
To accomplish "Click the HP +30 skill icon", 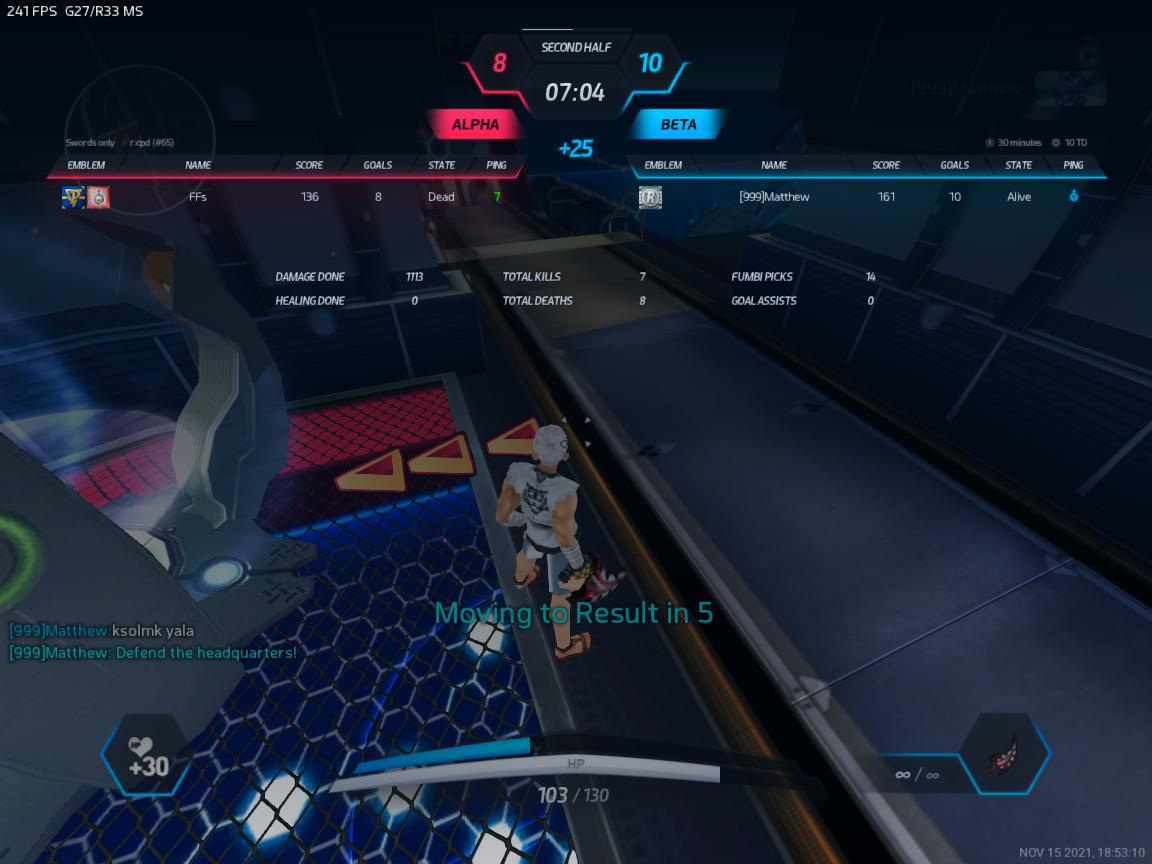I will click(147, 757).
